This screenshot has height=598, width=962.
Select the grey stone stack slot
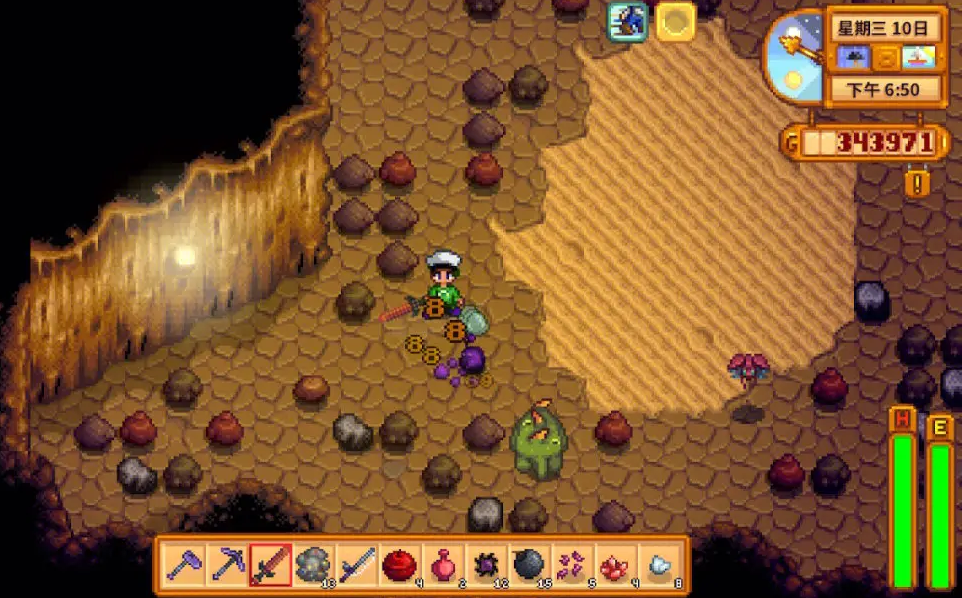[313, 564]
